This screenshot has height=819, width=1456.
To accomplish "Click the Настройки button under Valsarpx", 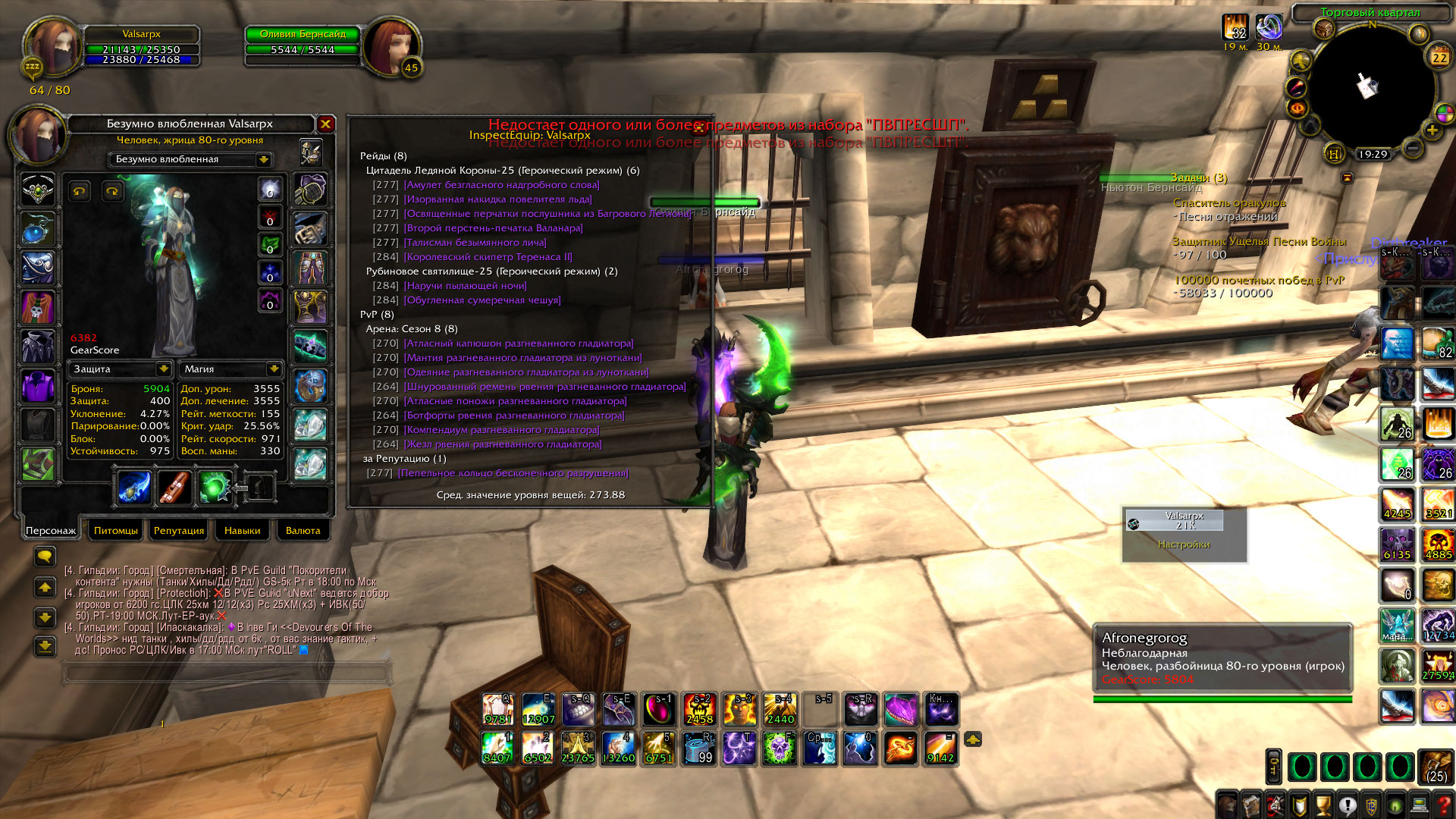I will pyautogui.click(x=1184, y=544).
